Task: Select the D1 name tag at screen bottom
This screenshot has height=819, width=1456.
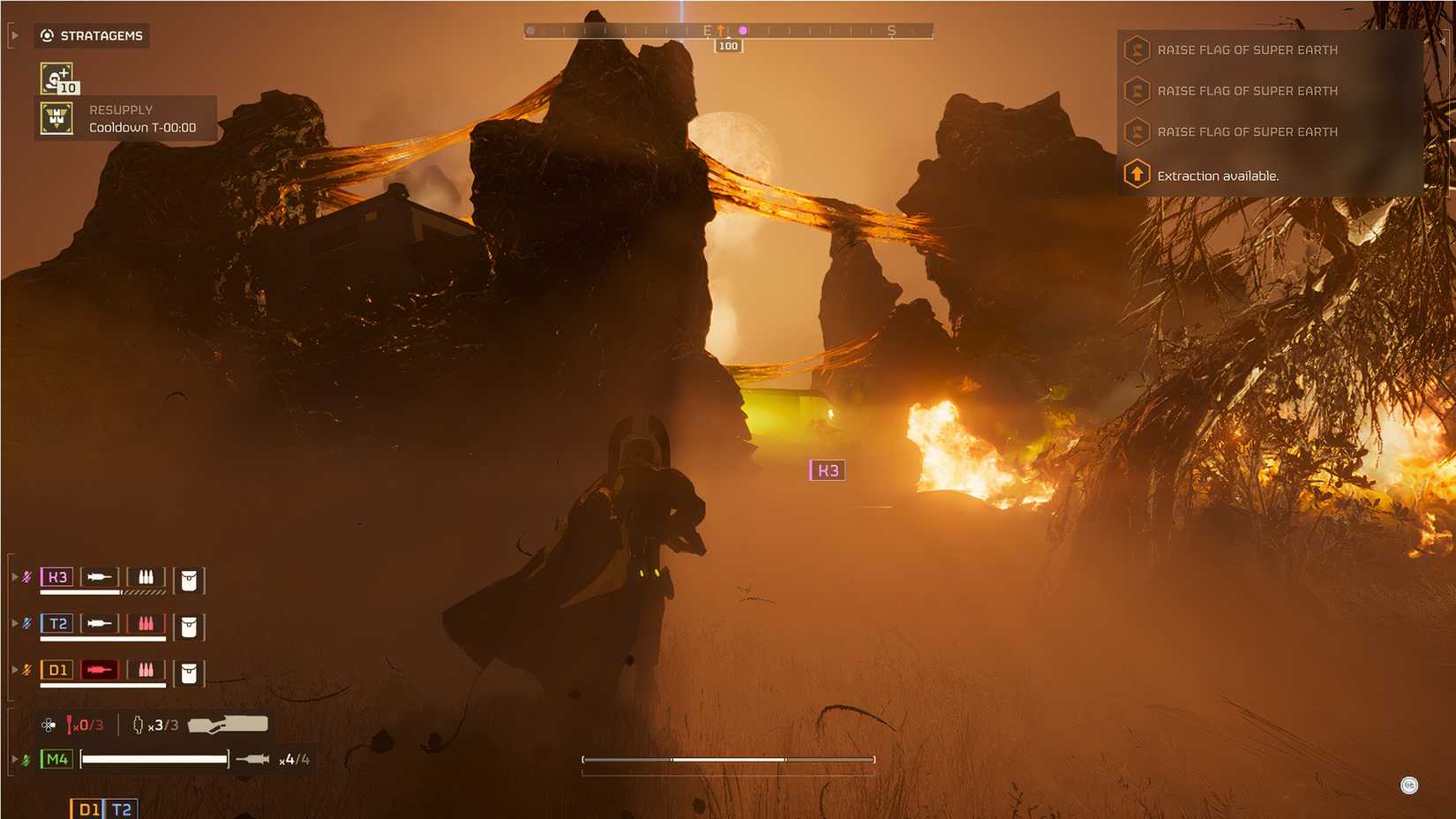Action: pos(86,807)
